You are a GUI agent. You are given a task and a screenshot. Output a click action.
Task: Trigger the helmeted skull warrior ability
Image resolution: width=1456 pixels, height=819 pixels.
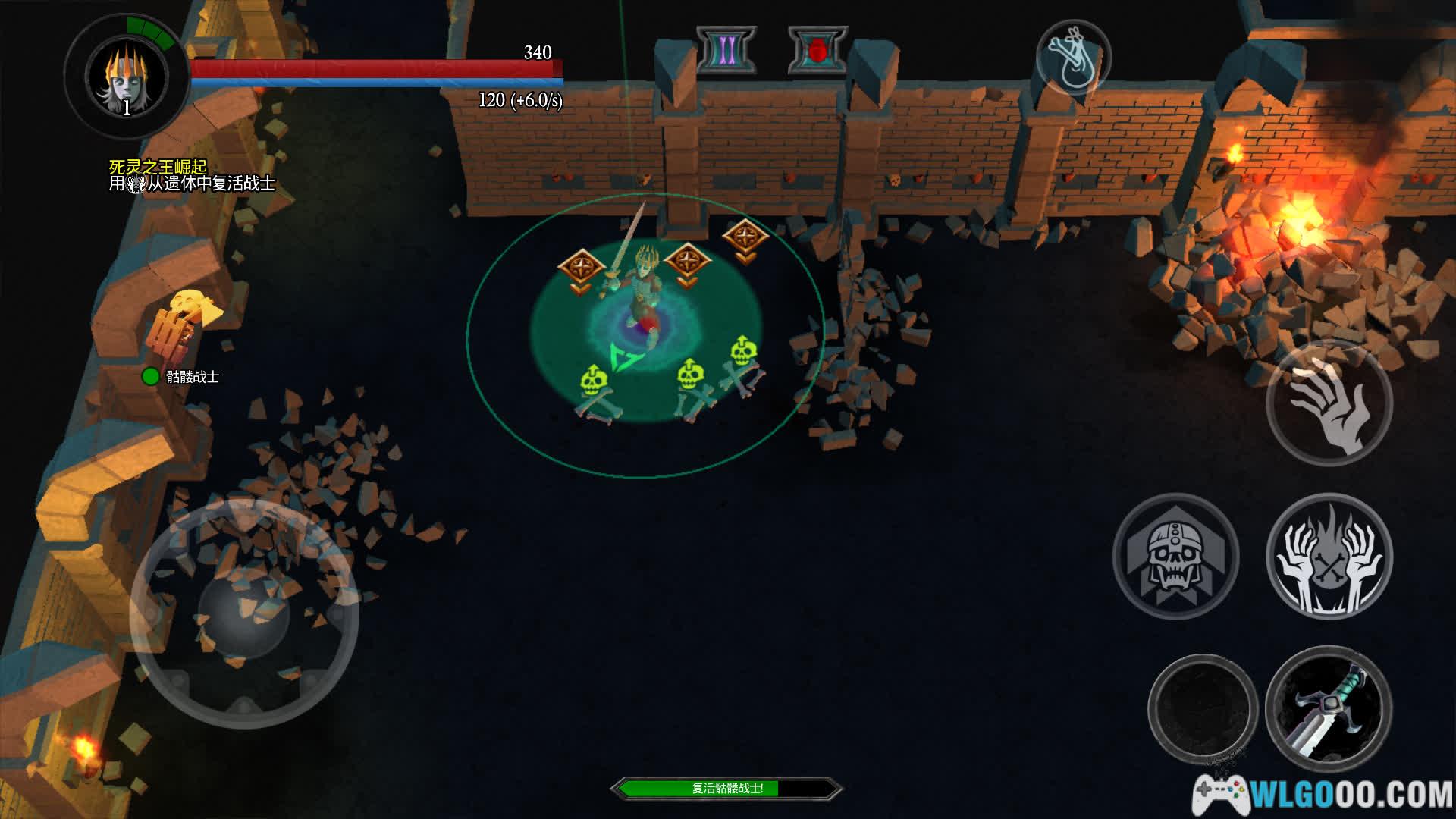pos(1175,556)
